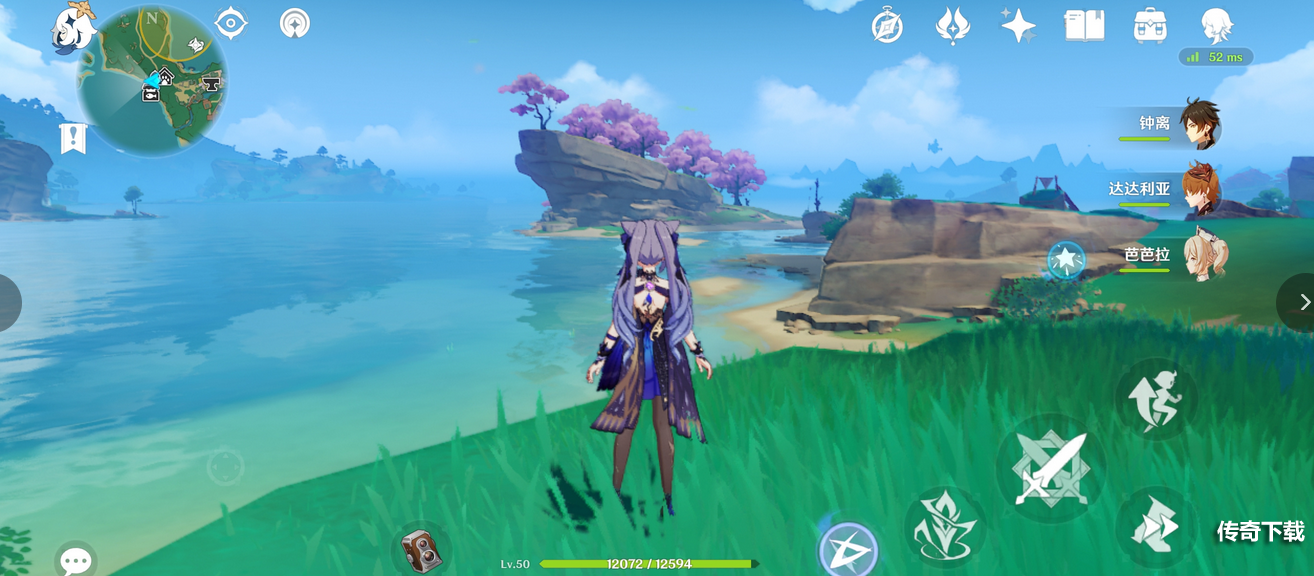Open the backpack inventory
The height and width of the screenshot is (576, 1314).
coord(1150,26)
